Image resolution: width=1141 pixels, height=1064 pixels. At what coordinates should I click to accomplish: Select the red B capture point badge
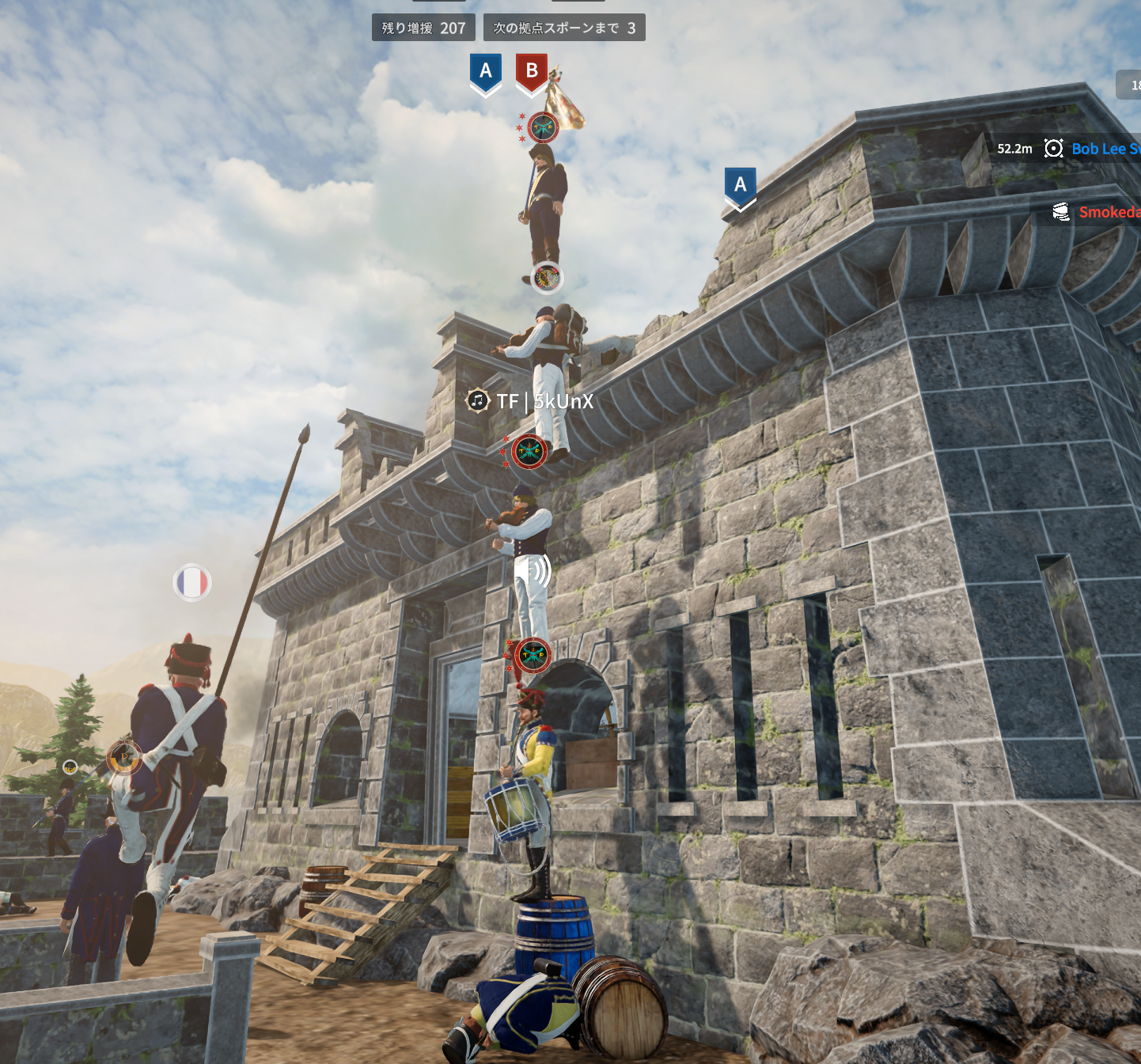point(532,73)
